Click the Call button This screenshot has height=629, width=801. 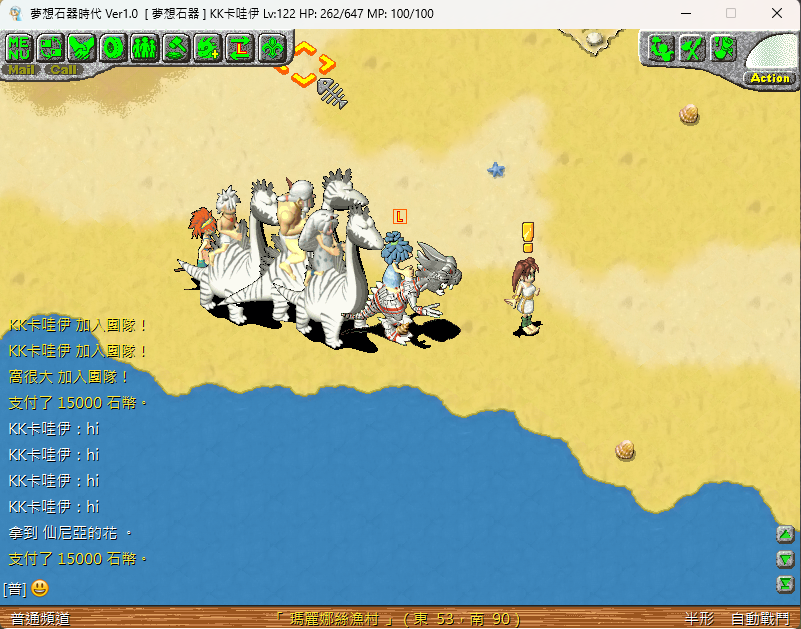pos(64,70)
